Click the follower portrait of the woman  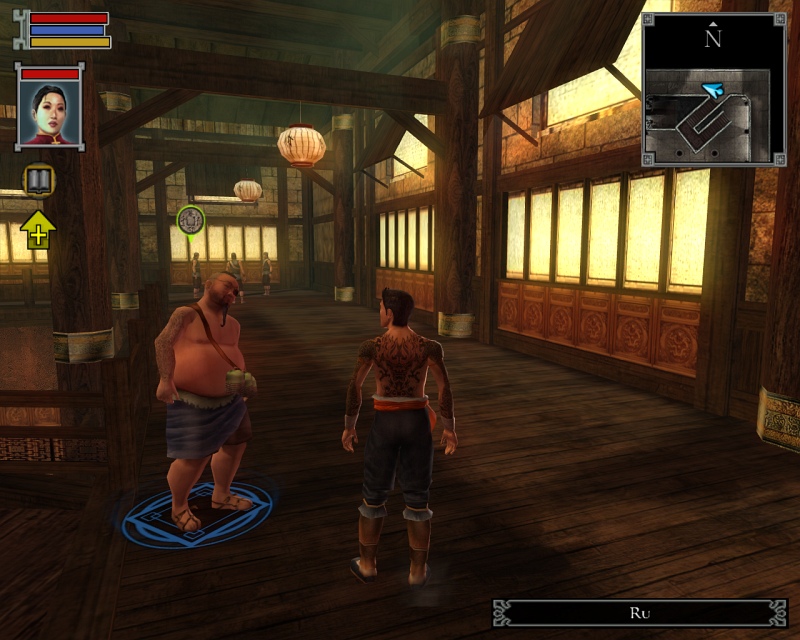click(49, 112)
